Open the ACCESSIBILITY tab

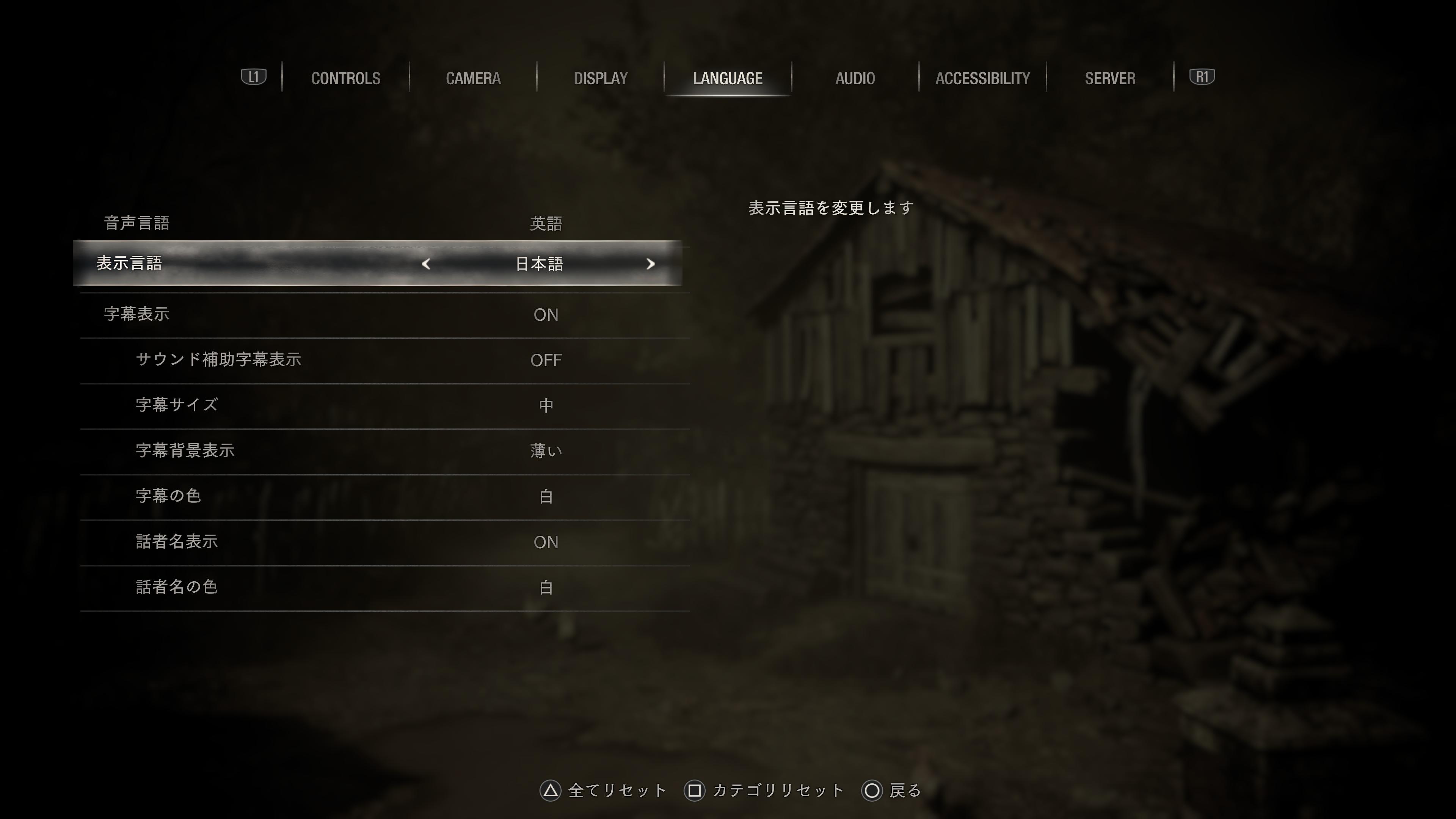982,78
